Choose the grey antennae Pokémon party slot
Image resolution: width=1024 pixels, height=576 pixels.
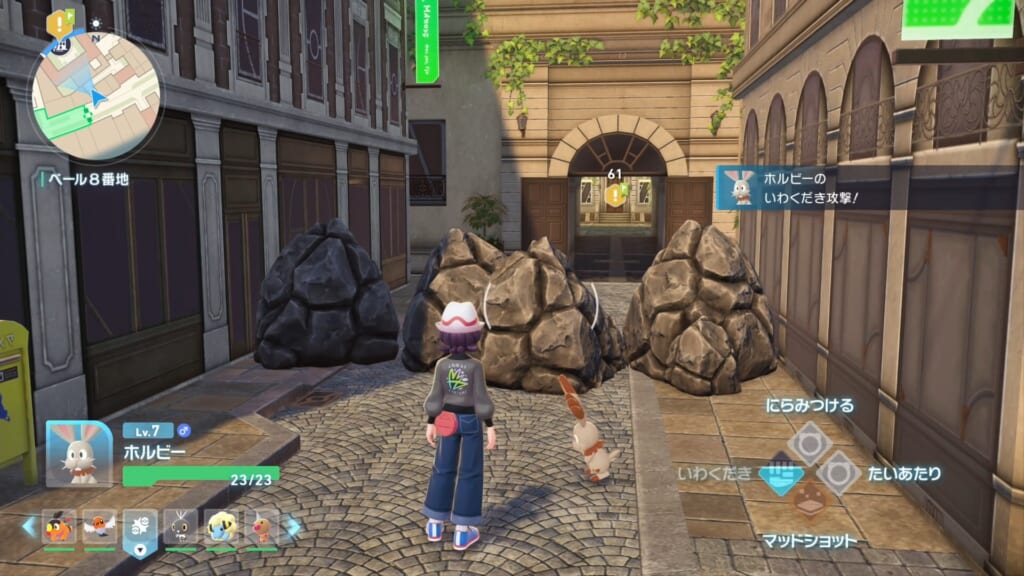[181, 526]
